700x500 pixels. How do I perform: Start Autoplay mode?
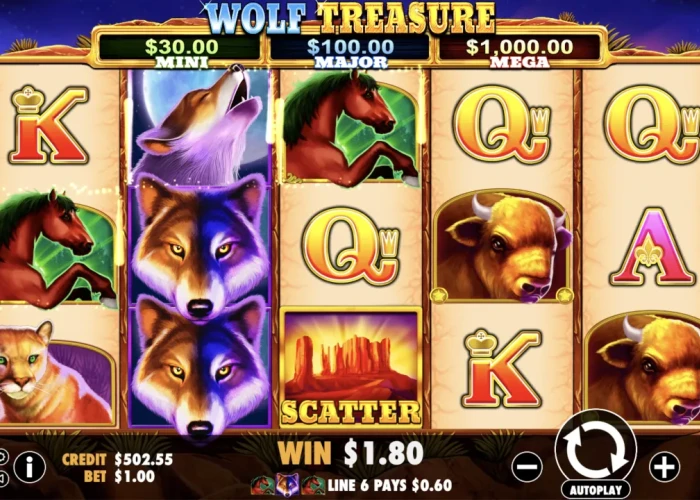[x=596, y=490]
